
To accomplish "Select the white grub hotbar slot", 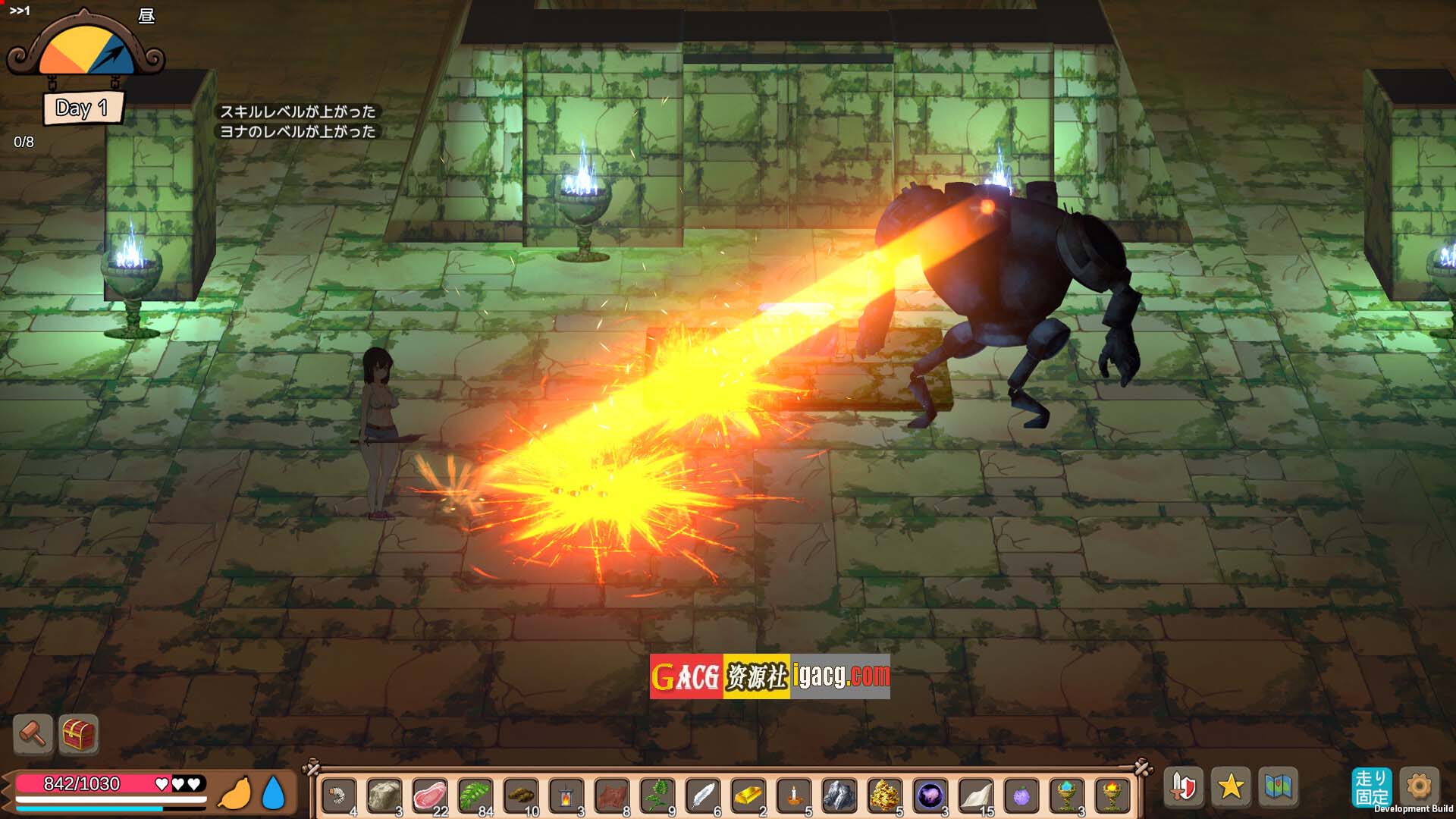I will pyautogui.click(x=338, y=795).
